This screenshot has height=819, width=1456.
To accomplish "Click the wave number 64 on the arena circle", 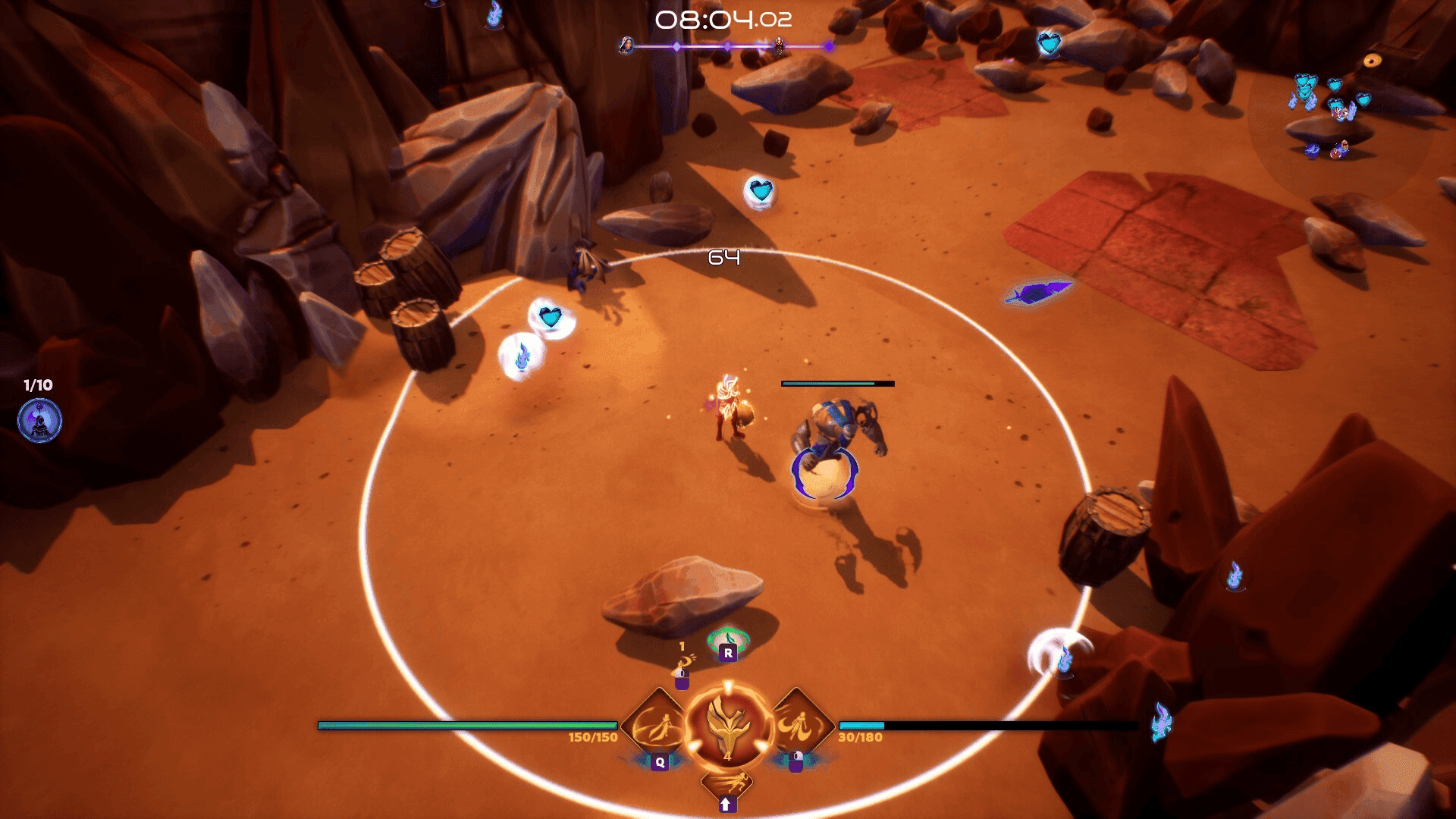I will (x=726, y=258).
